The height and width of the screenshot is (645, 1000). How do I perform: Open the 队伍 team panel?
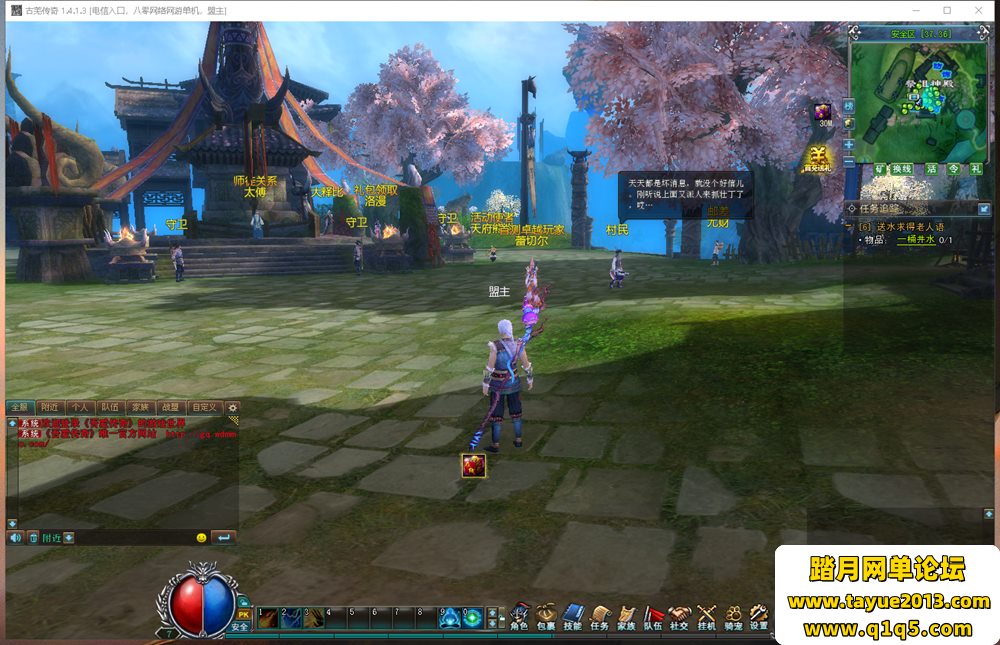coord(653,616)
